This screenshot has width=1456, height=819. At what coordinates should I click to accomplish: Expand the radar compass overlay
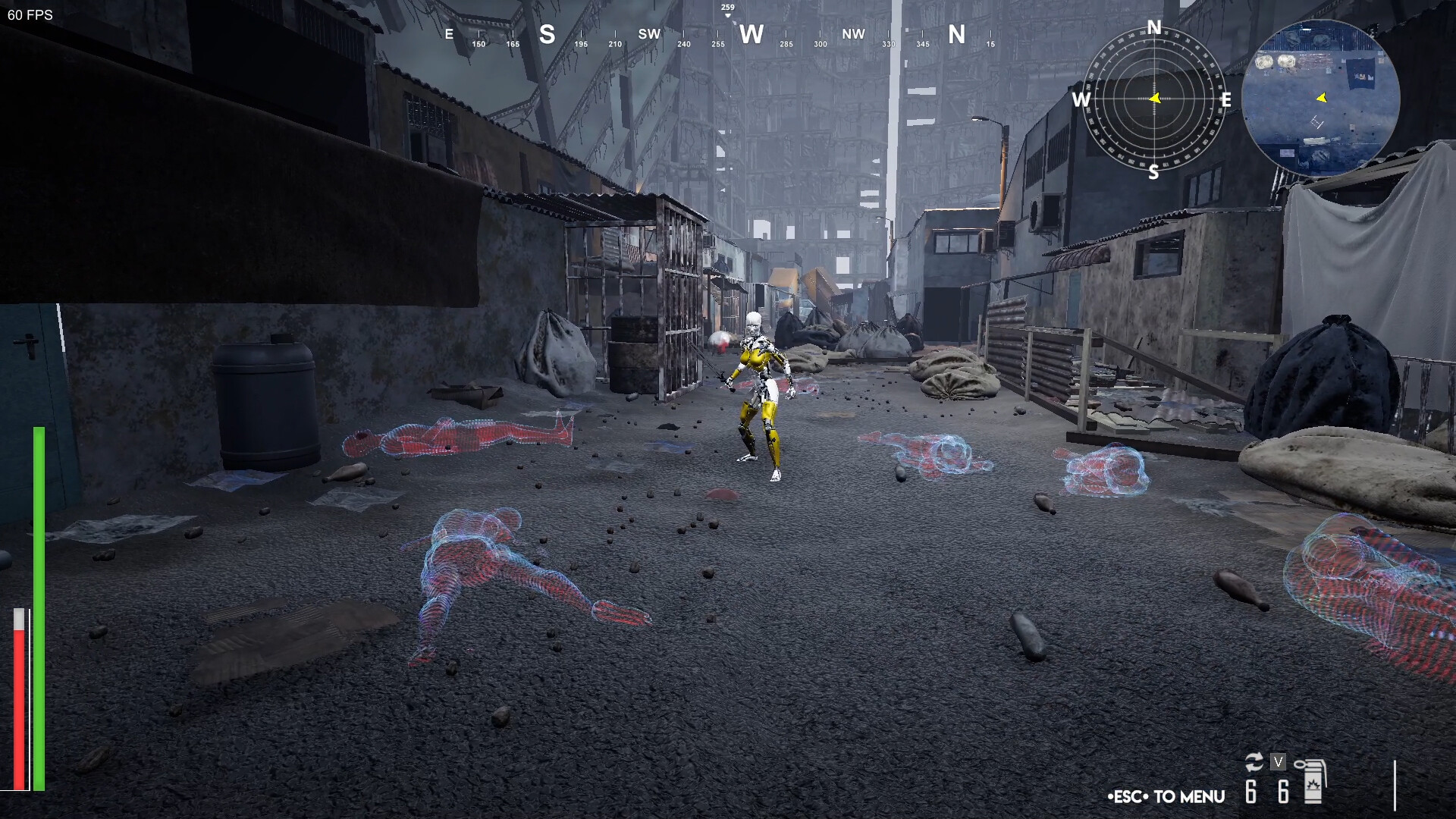point(1153,99)
